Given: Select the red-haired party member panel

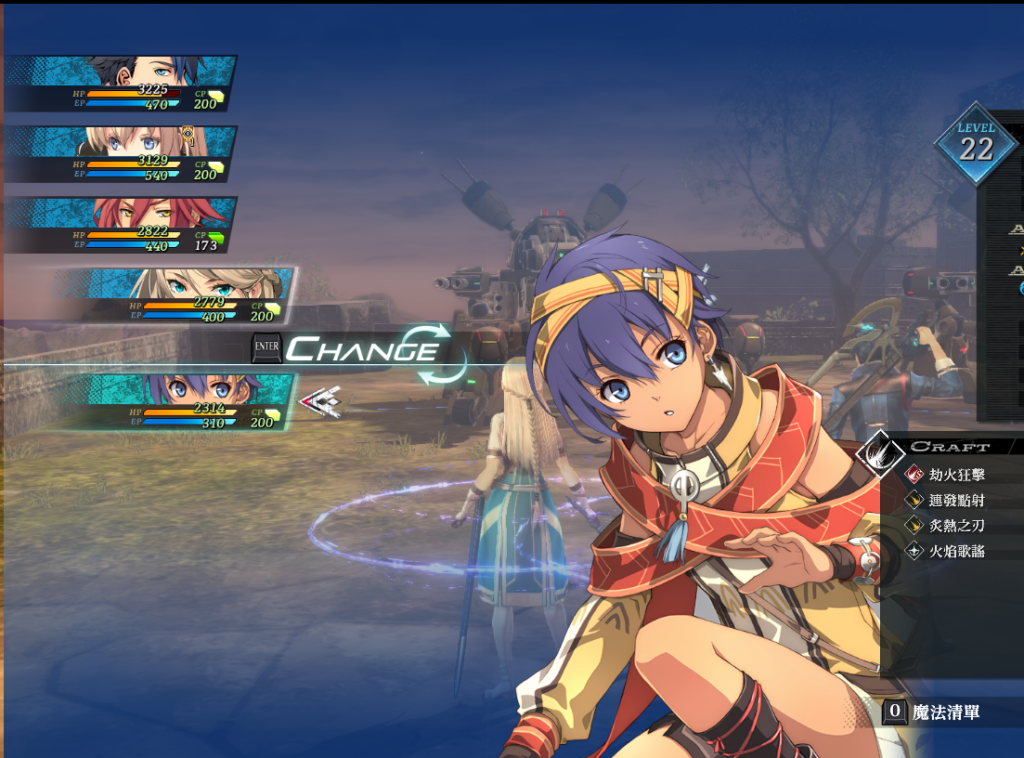Looking at the screenshot, I should pos(122,225).
